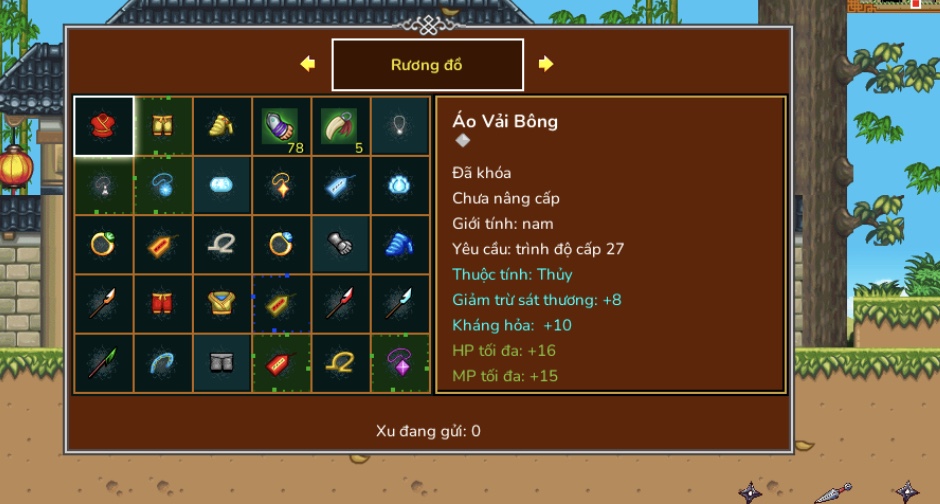
Task: Choose the purple glove stack of 78
Action: (281, 126)
